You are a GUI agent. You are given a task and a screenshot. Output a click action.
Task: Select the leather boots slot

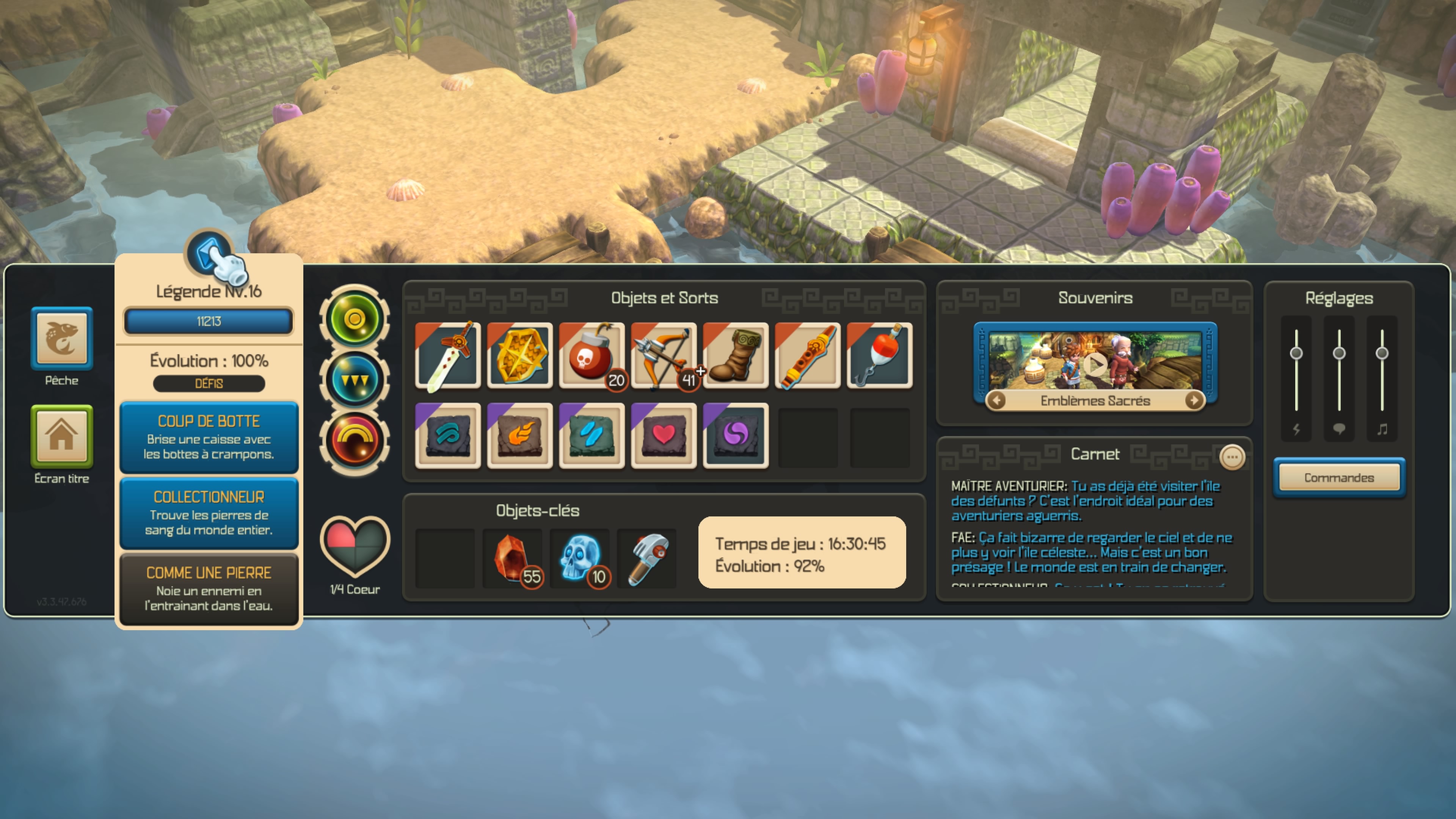coord(735,356)
